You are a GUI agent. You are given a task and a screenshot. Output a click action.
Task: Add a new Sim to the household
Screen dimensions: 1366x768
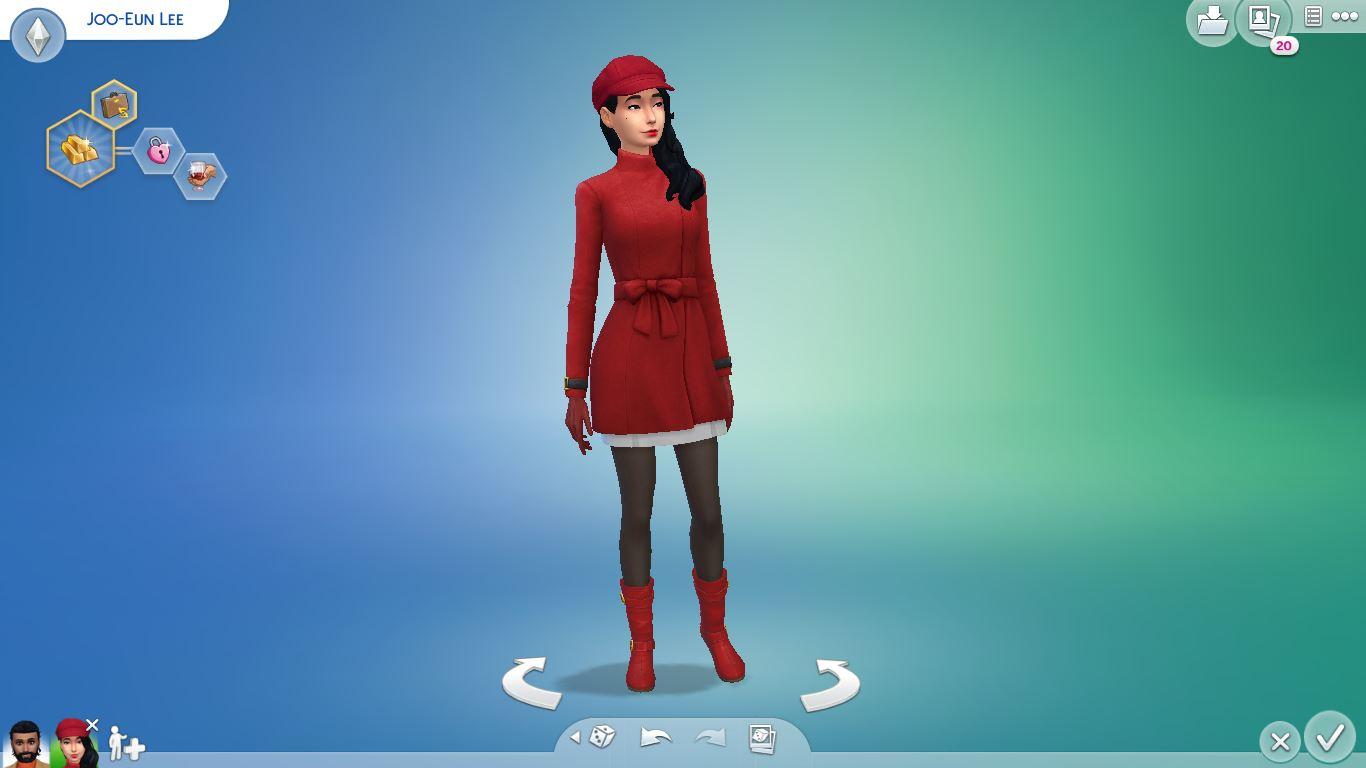tap(126, 744)
